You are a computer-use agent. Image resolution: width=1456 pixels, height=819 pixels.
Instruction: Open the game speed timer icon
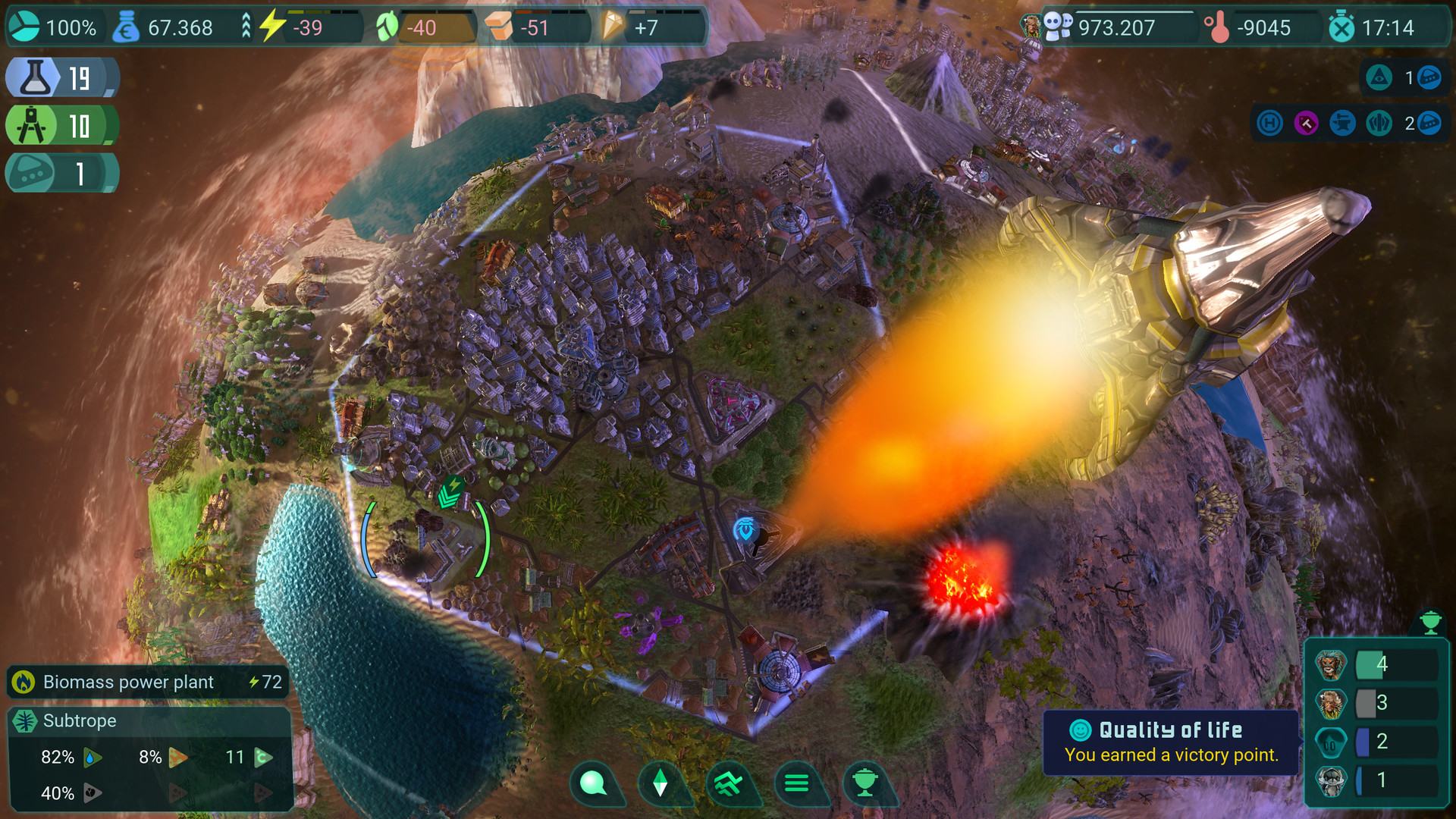coord(1341,28)
